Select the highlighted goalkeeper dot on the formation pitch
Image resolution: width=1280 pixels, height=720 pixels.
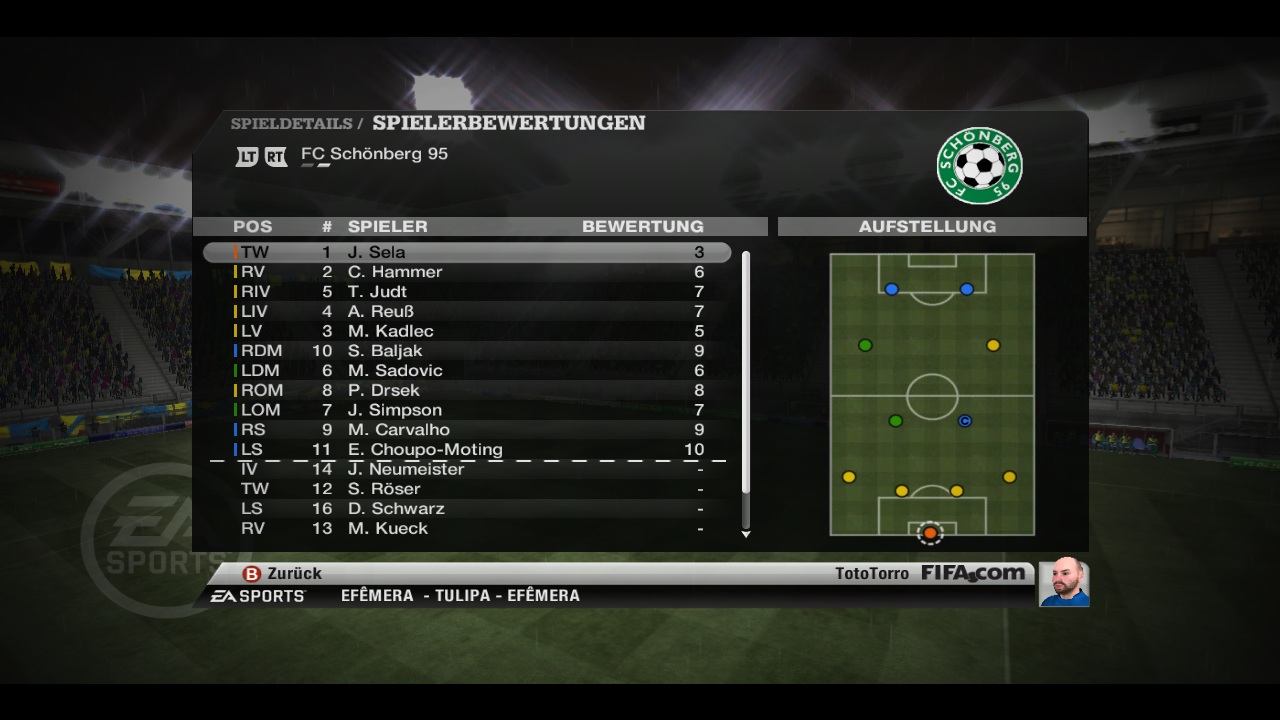930,533
